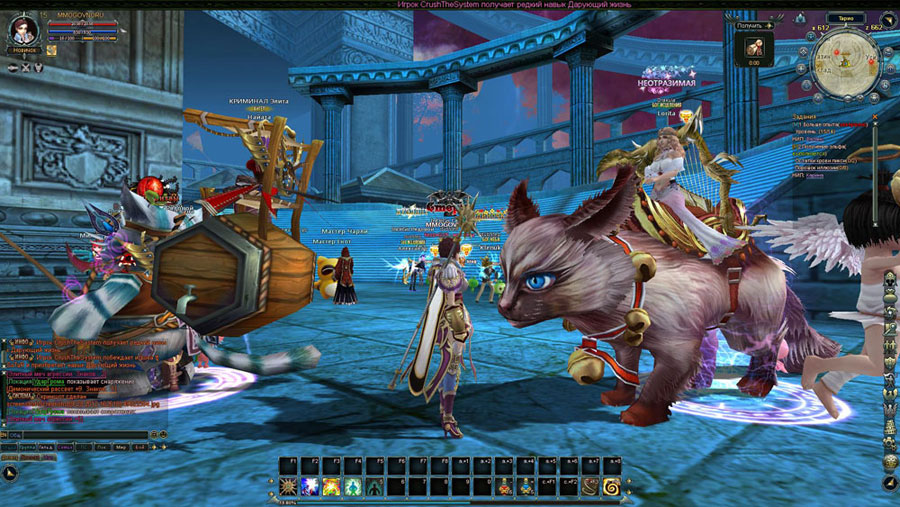Use the blue-white burst skill
Screen dimensions: 900x507
pyautogui.click(x=310, y=487)
